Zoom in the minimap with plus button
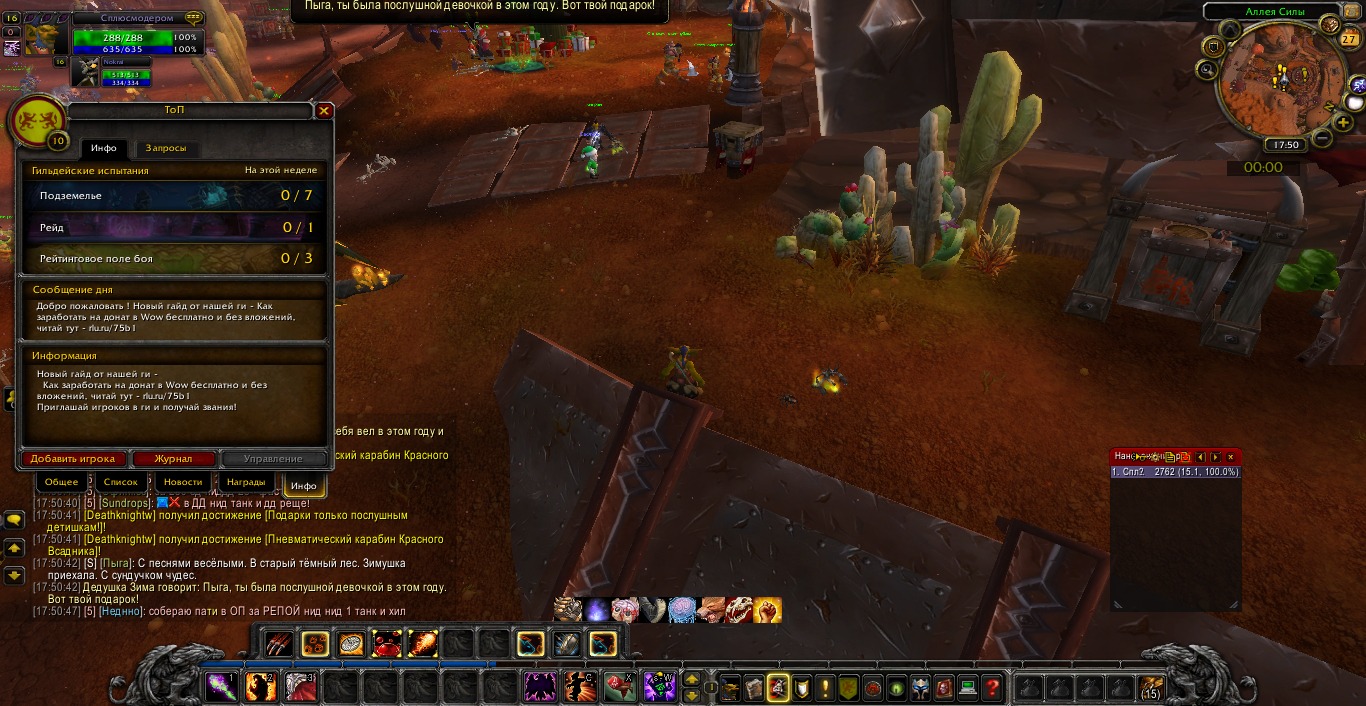 tap(1344, 122)
